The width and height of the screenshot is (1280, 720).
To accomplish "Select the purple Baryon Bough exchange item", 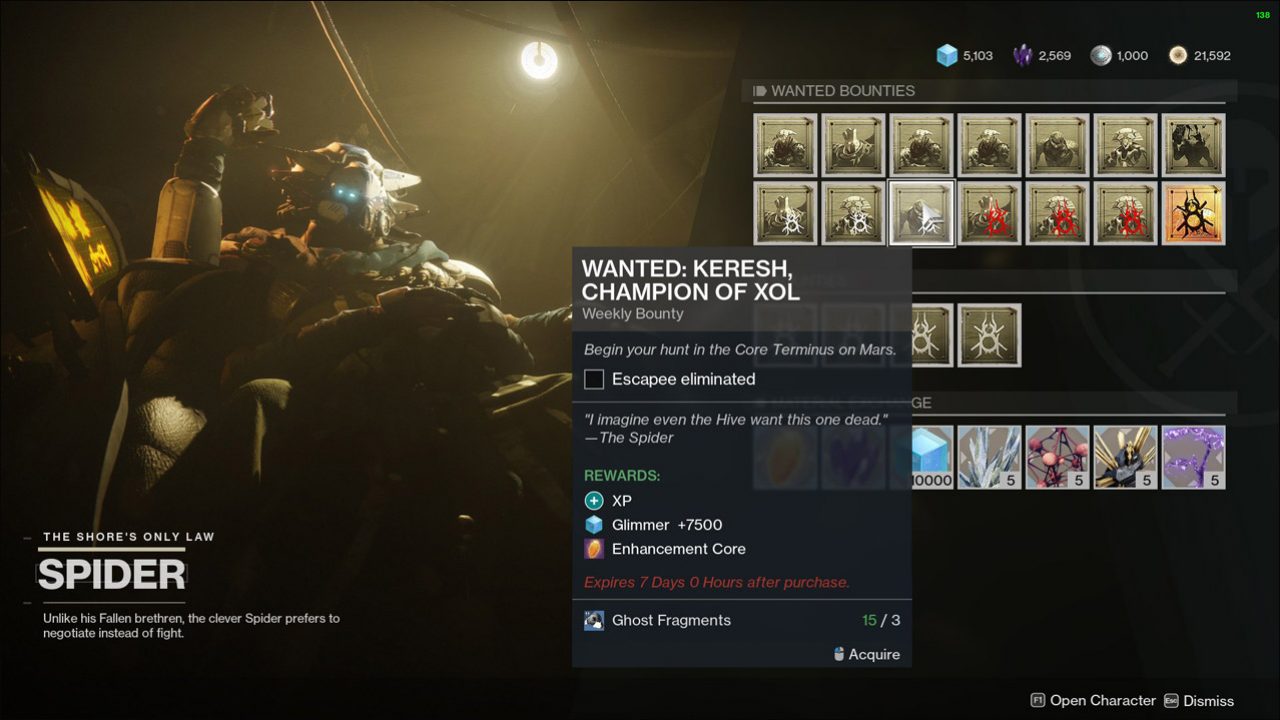I will [1194, 457].
